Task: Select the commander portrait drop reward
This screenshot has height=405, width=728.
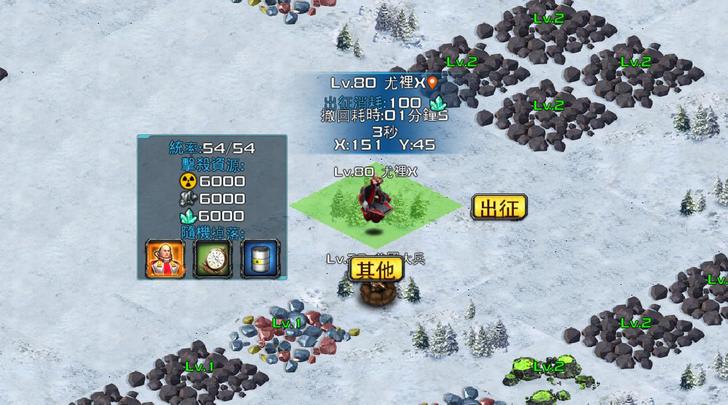Action: point(165,259)
